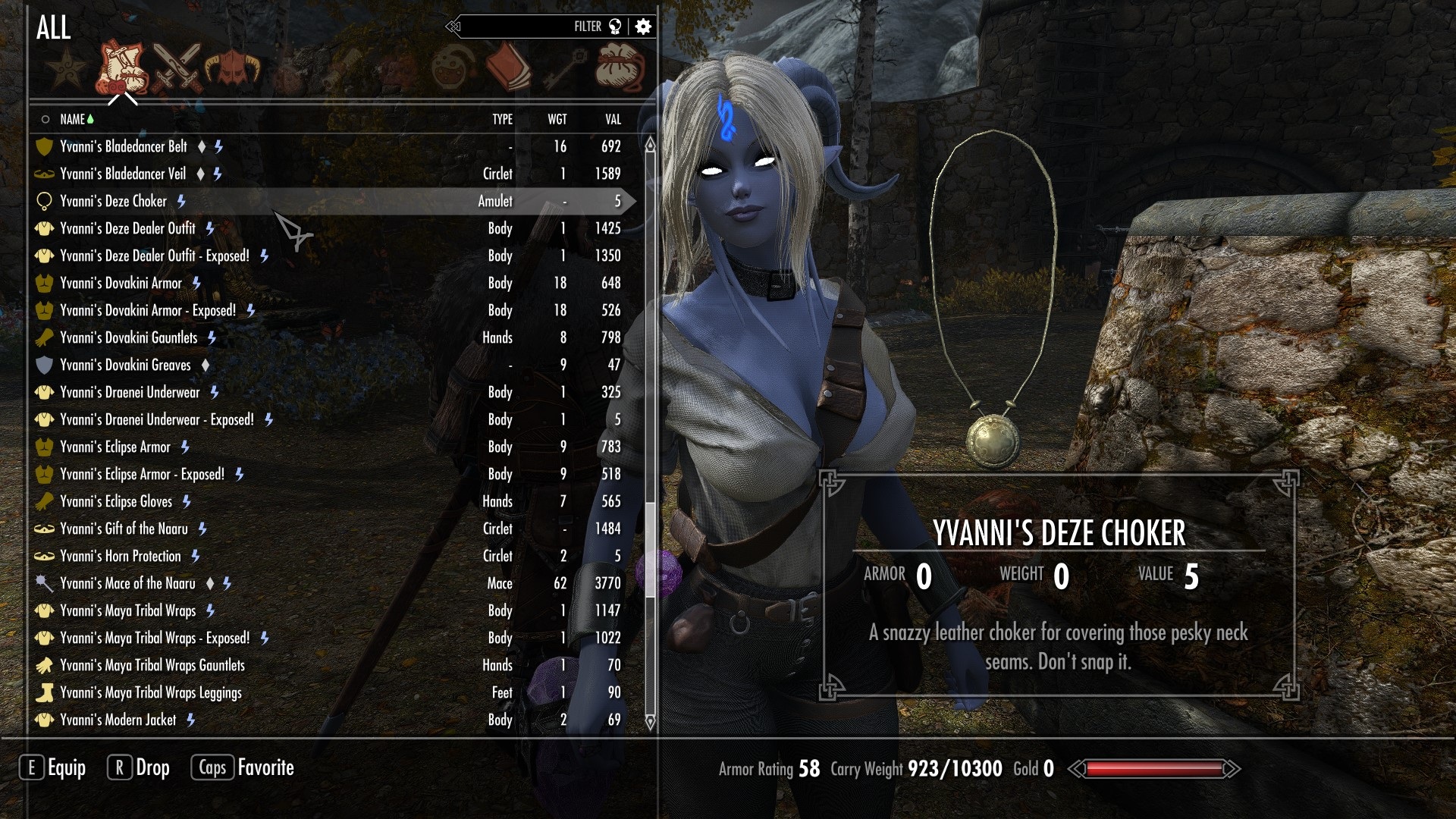The width and height of the screenshot is (1456, 819).
Task: Show the misc pouch category tab
Action: pyautogui.click(x=620, y=68)
